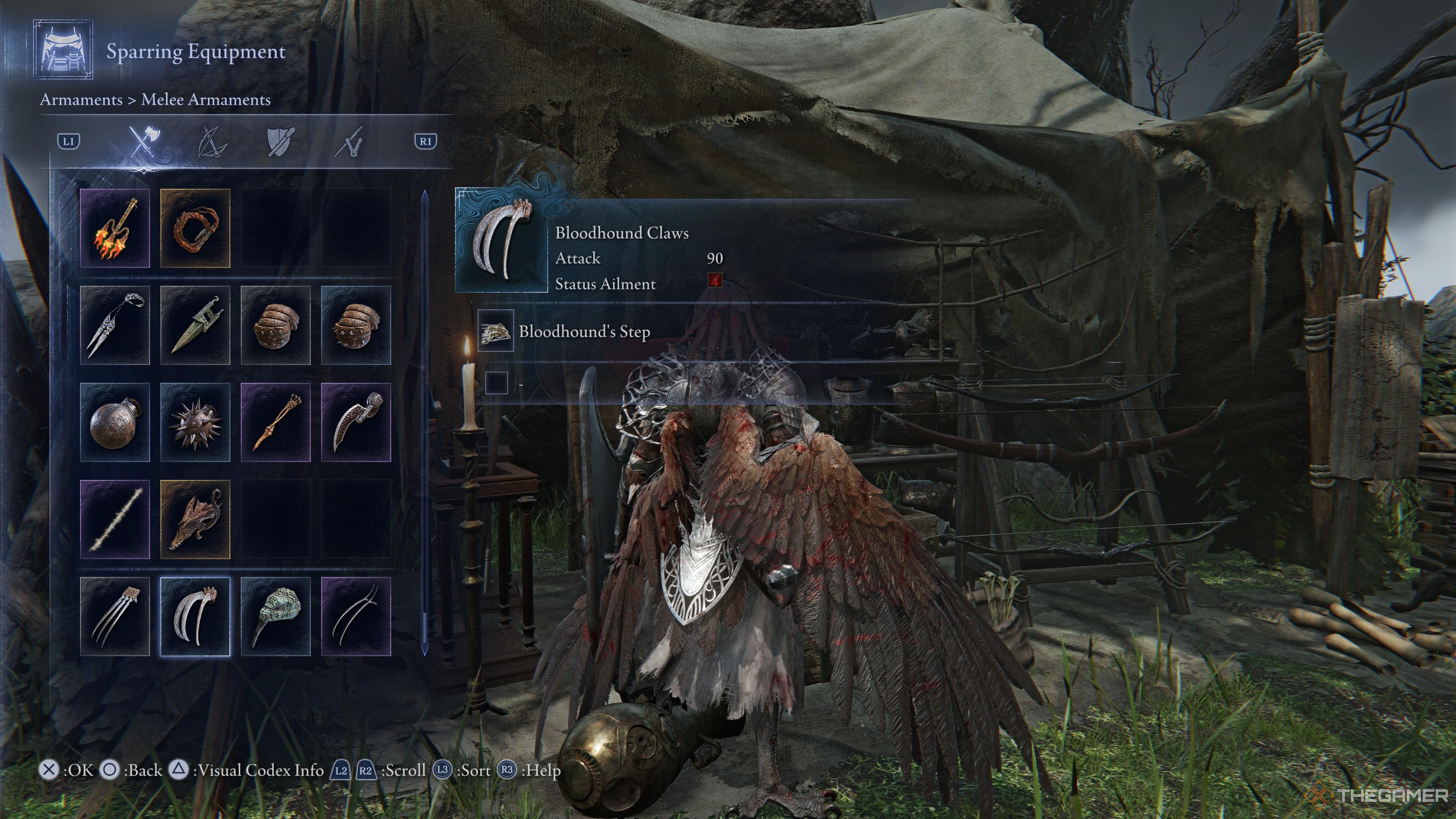
Task: Select the silver twin-spike claw with chain
Action: pyautogui.click(x=115, y=325)
